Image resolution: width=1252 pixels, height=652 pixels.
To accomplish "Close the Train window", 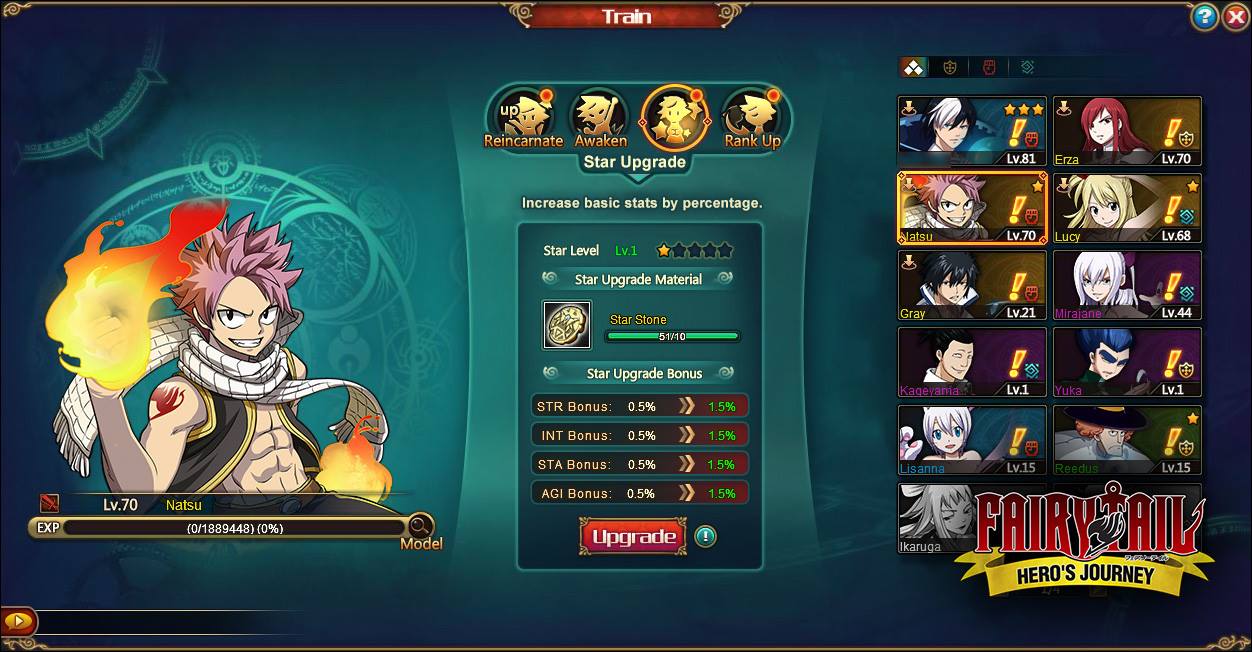I will (x=1235, y=17).
